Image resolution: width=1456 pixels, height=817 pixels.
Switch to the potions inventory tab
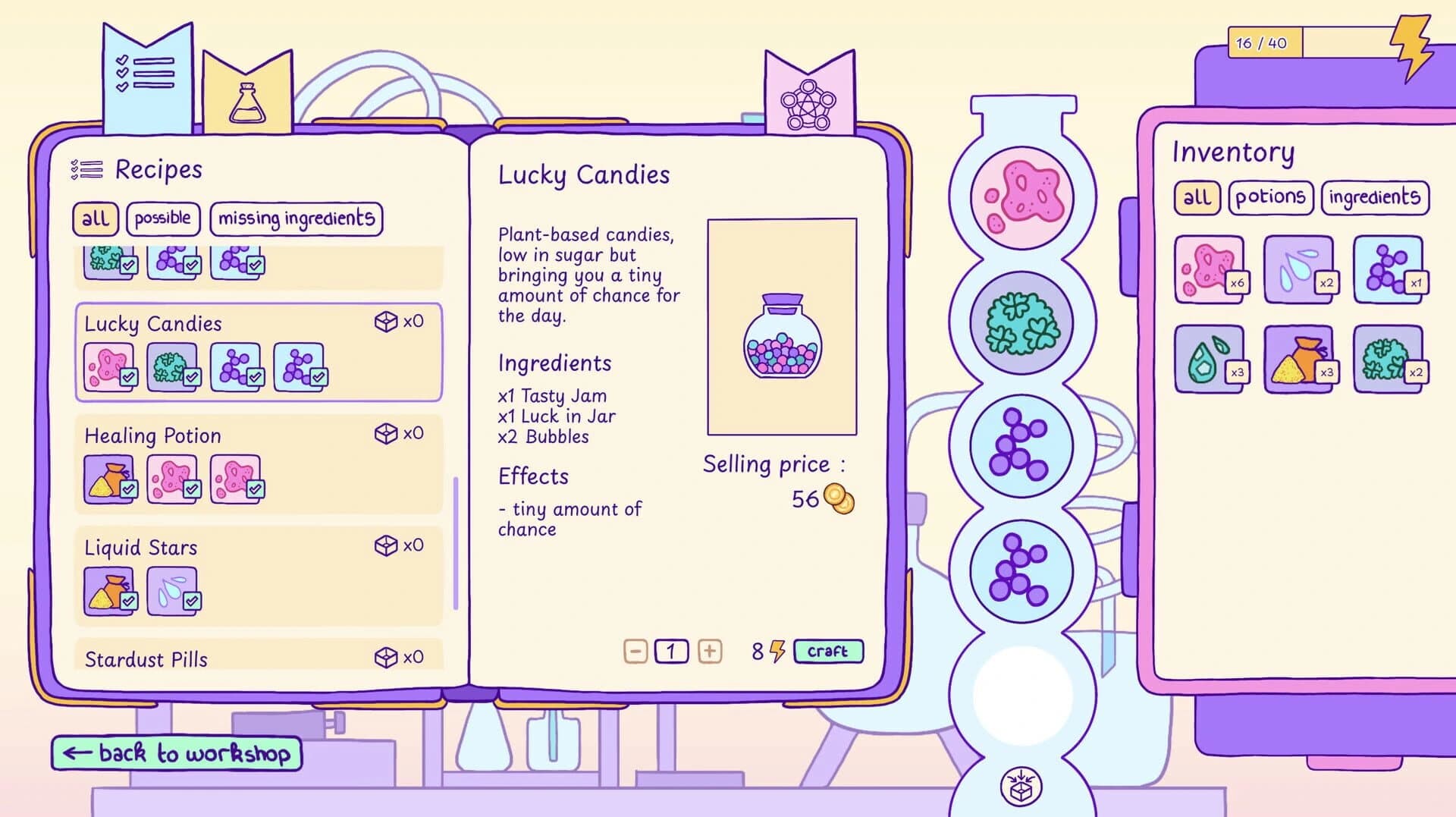tap(1271, 196)
